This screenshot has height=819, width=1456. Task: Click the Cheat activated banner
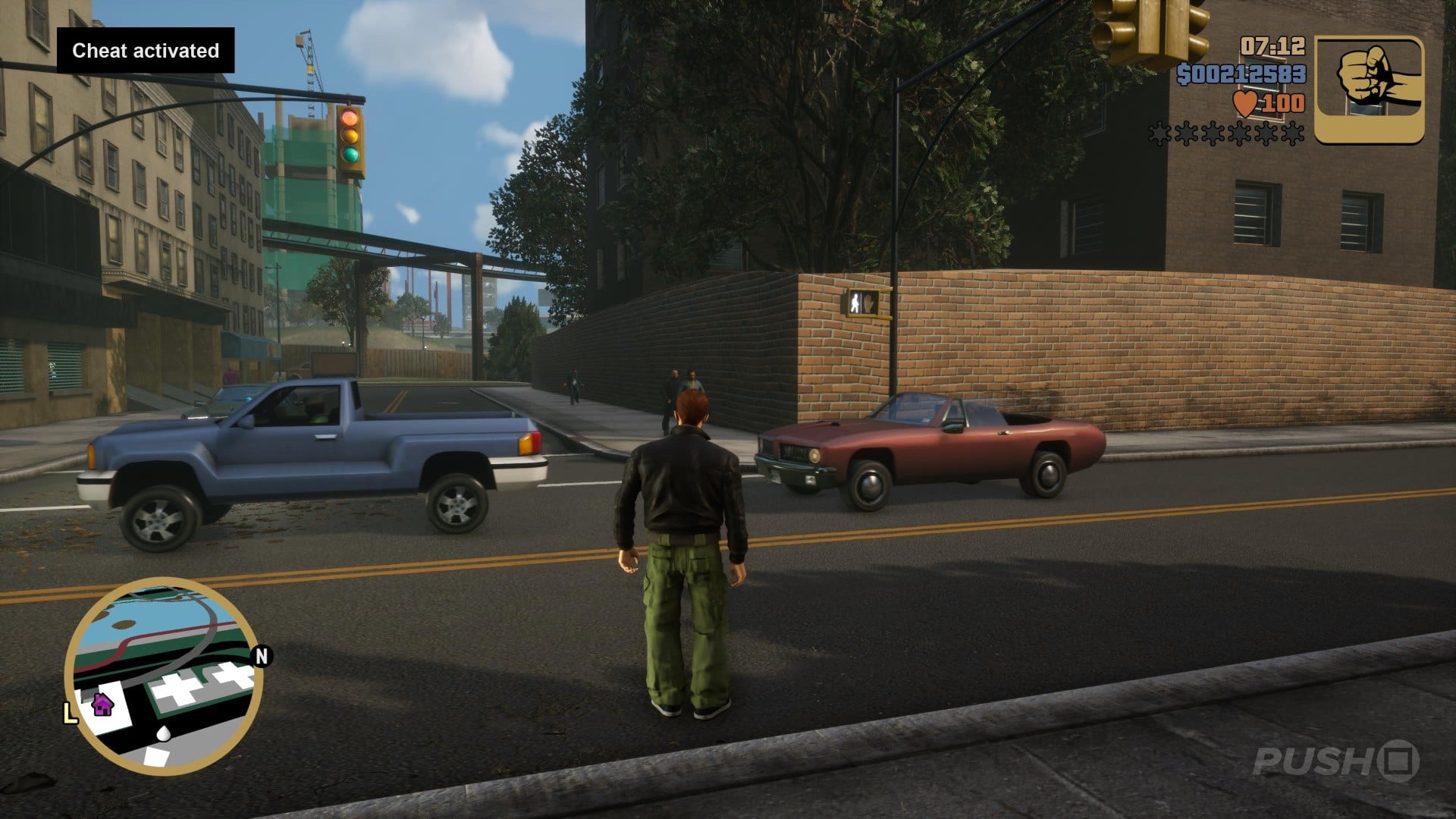tap(144, 52)
